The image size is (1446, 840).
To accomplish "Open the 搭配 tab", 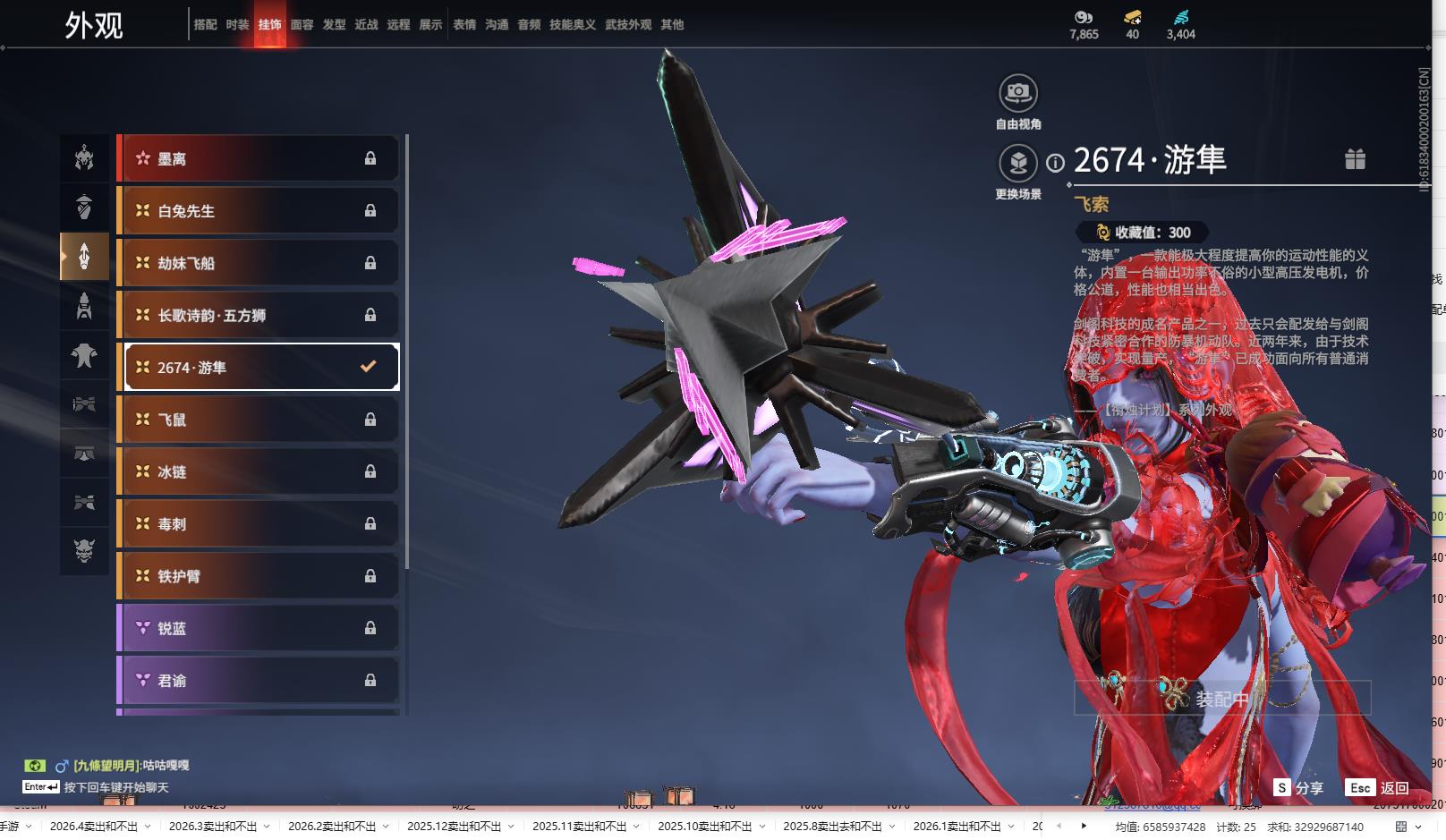I will (205, 25).
